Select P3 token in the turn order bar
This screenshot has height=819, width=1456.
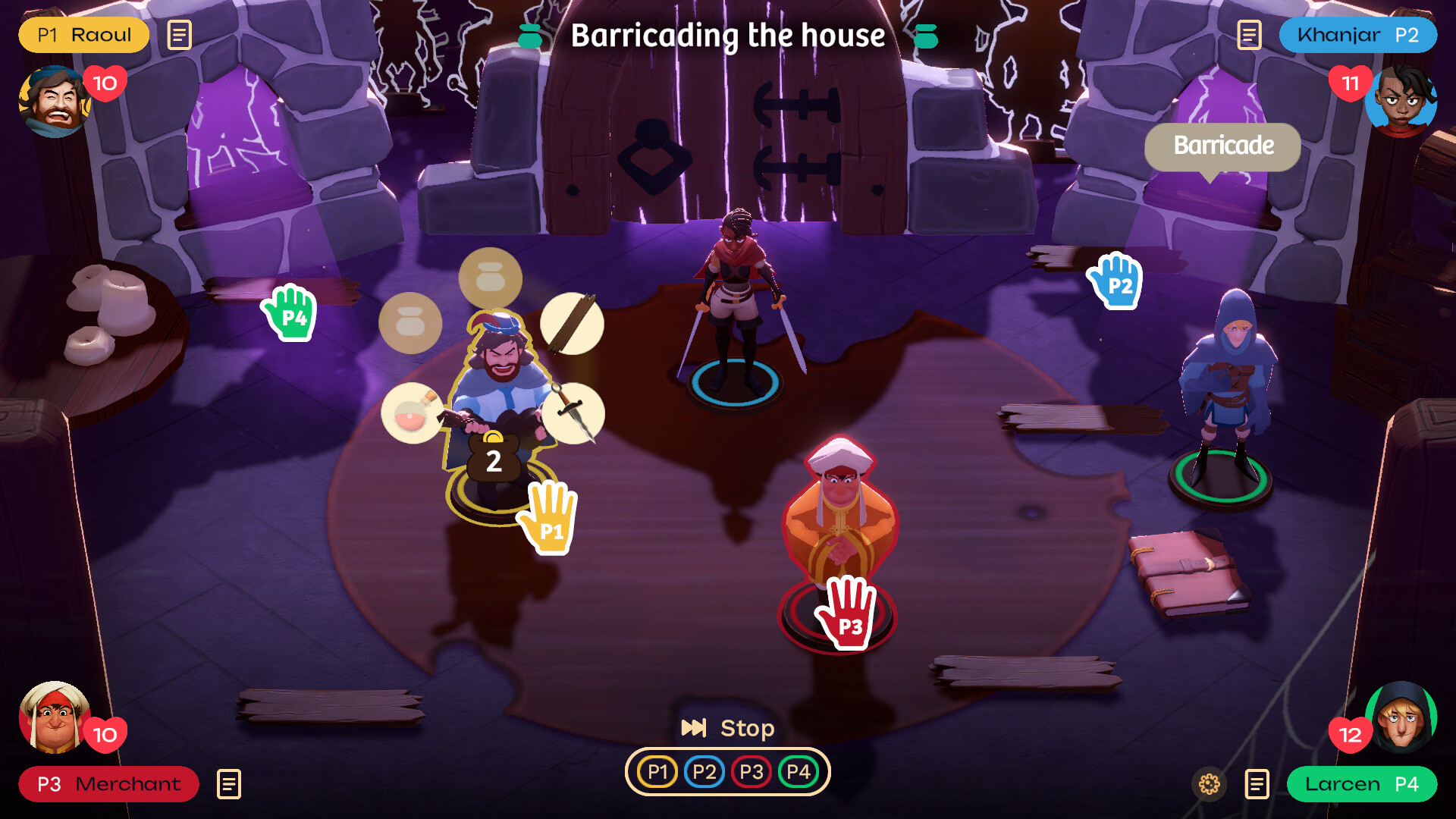[x=752, y=771]
